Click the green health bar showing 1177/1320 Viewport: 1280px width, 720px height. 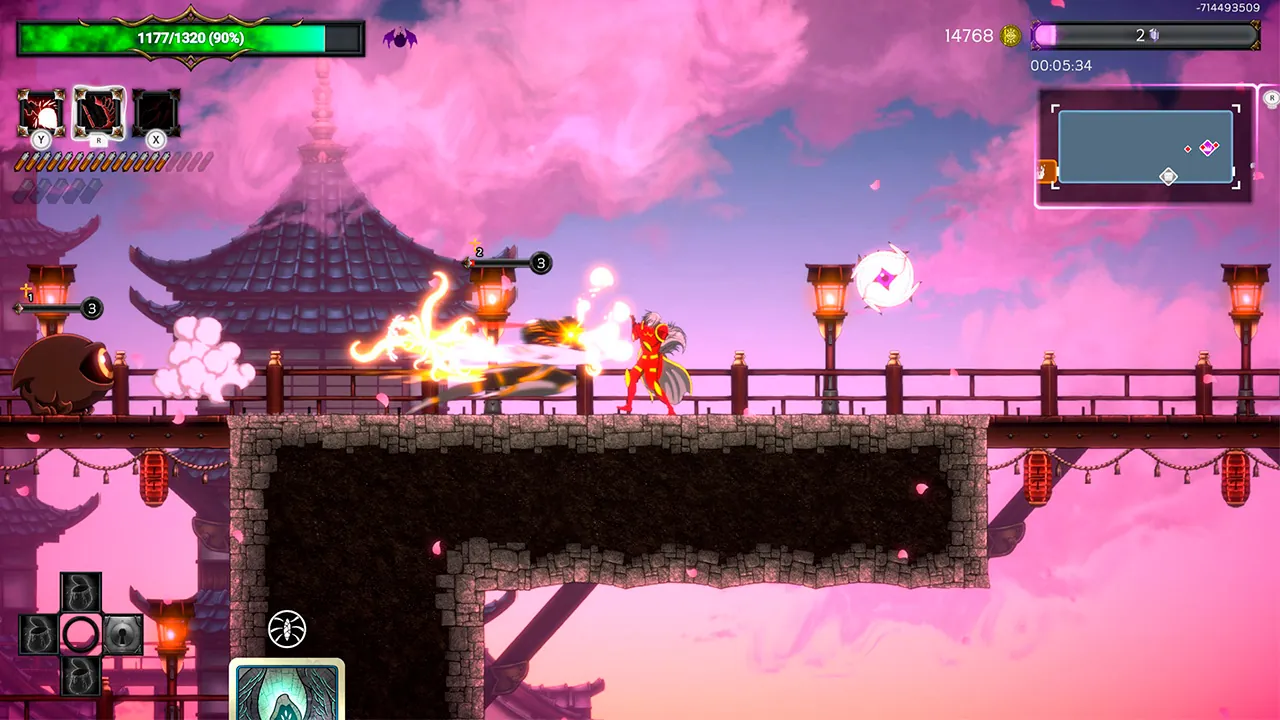(x=192, y=37)
